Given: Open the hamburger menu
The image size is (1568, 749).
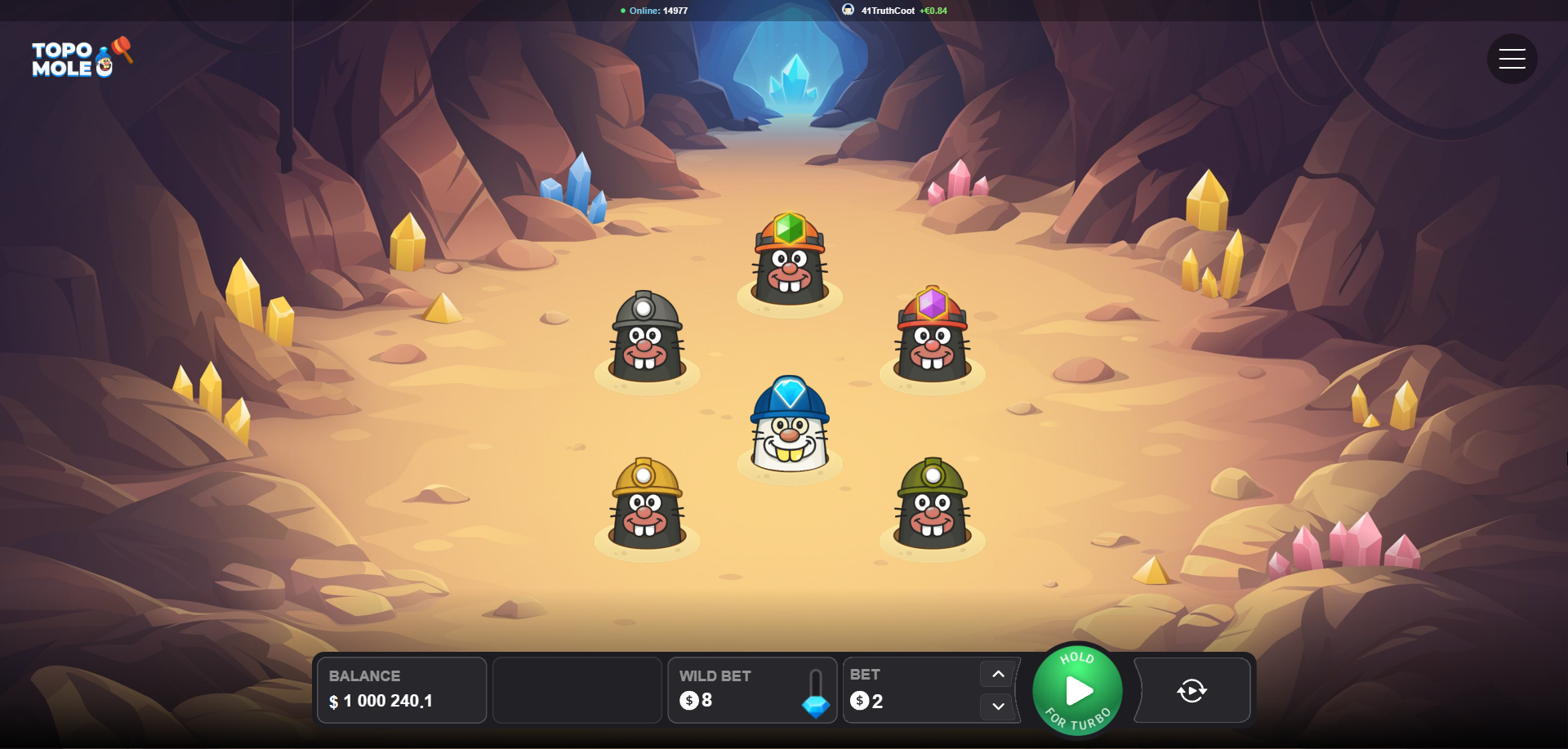Looking at the screenshot, I should [x=1512, y=59].
